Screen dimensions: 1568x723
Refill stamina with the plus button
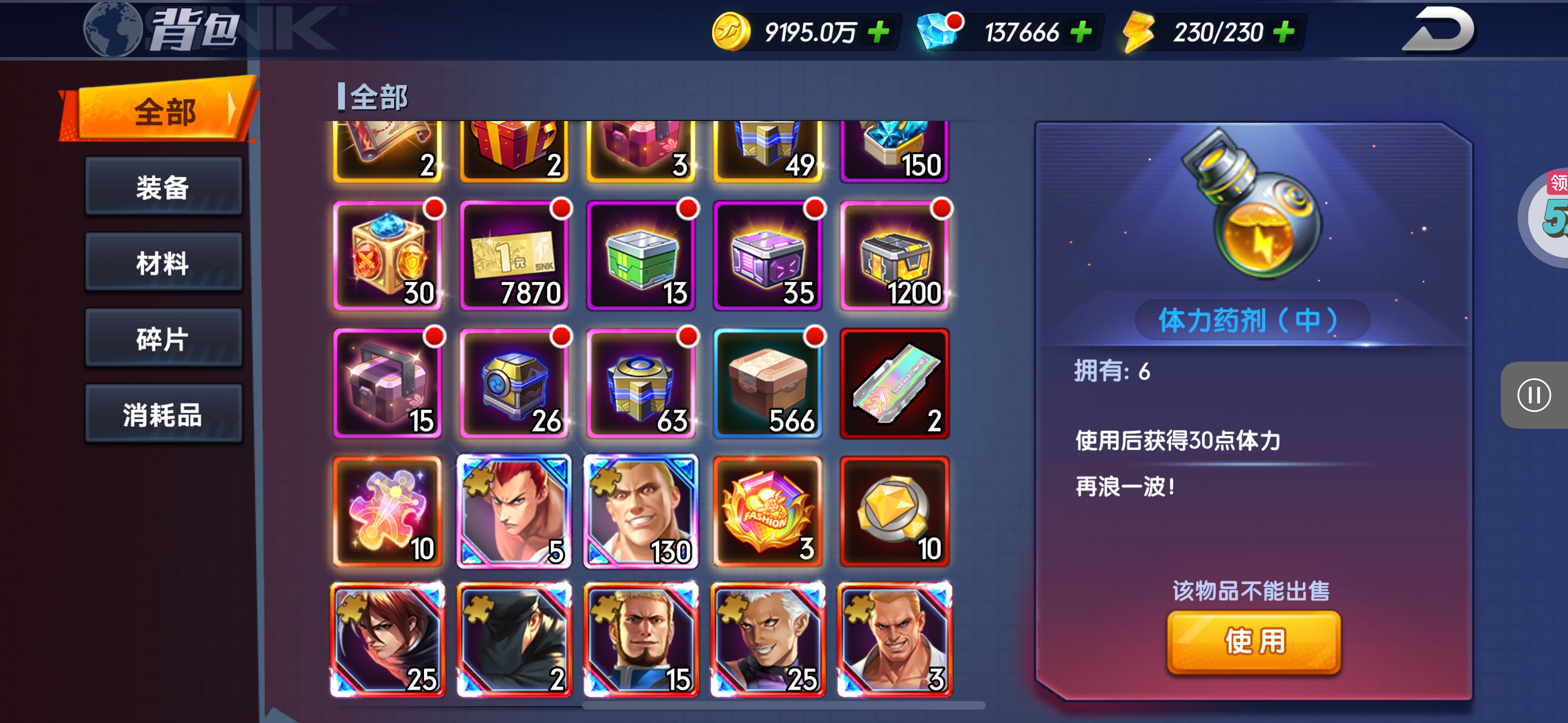(x=1284, y=31)
